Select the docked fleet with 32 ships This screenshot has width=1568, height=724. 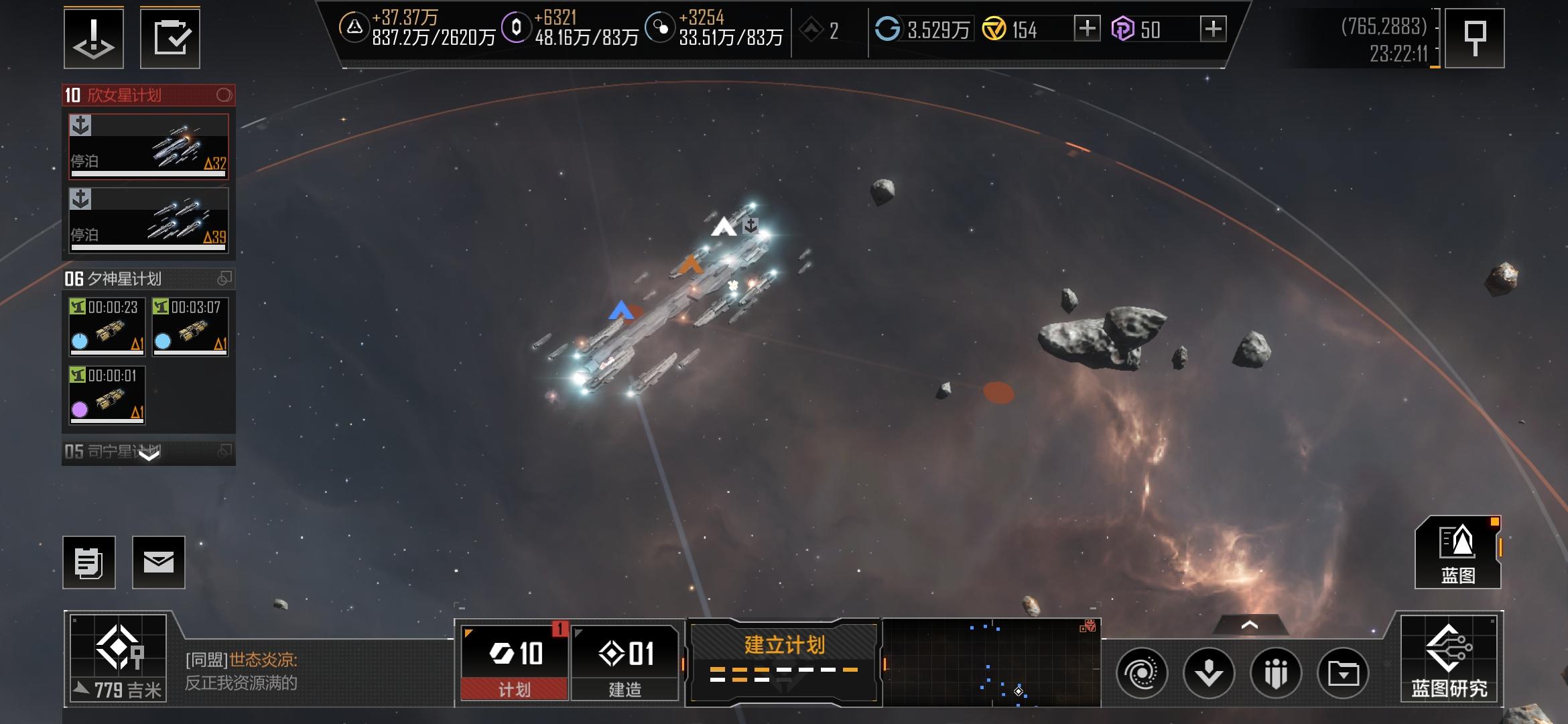click(x=149, y=146)
